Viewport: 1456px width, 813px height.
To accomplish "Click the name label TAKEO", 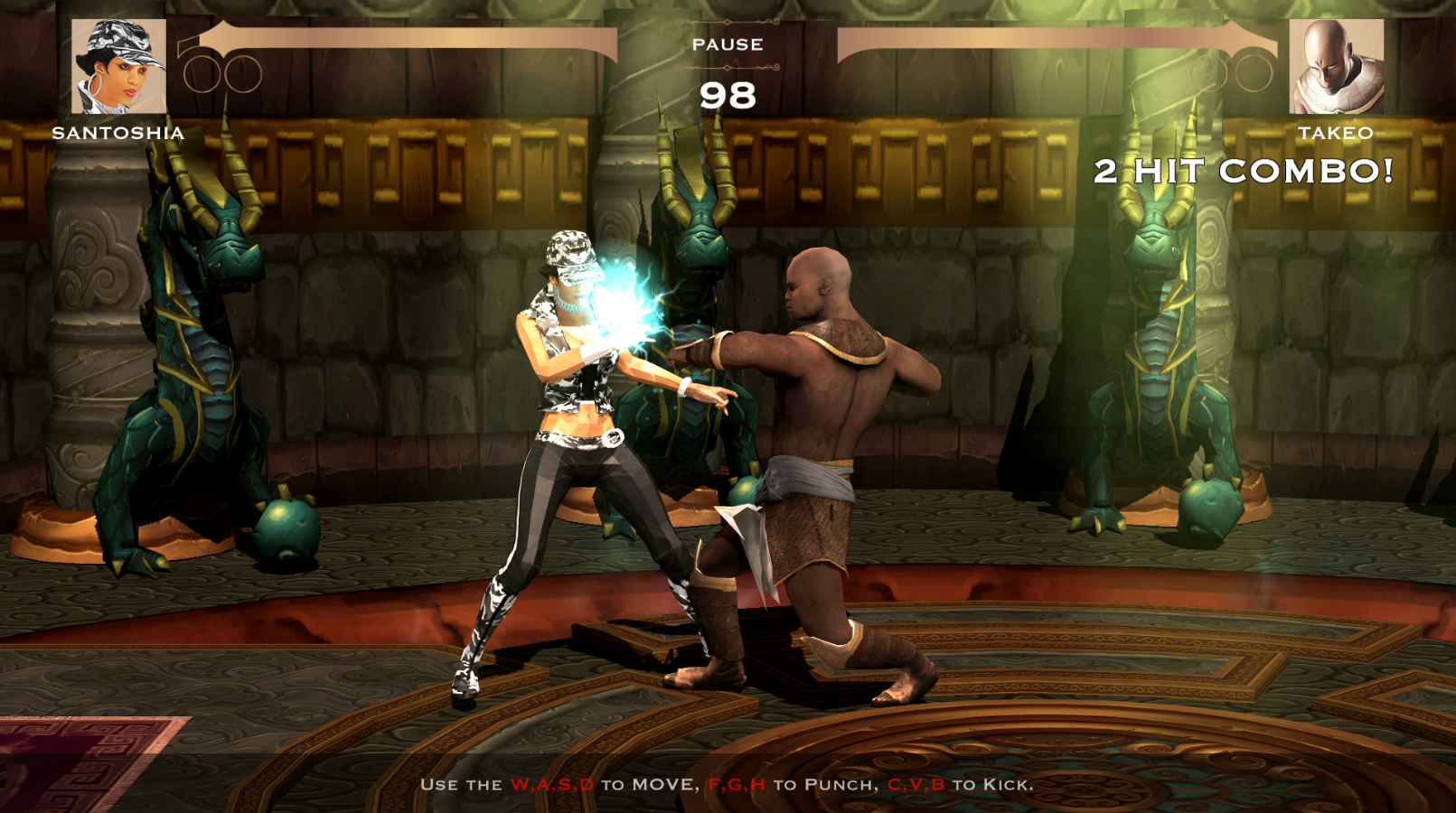I will click(x=1339, y=132).
